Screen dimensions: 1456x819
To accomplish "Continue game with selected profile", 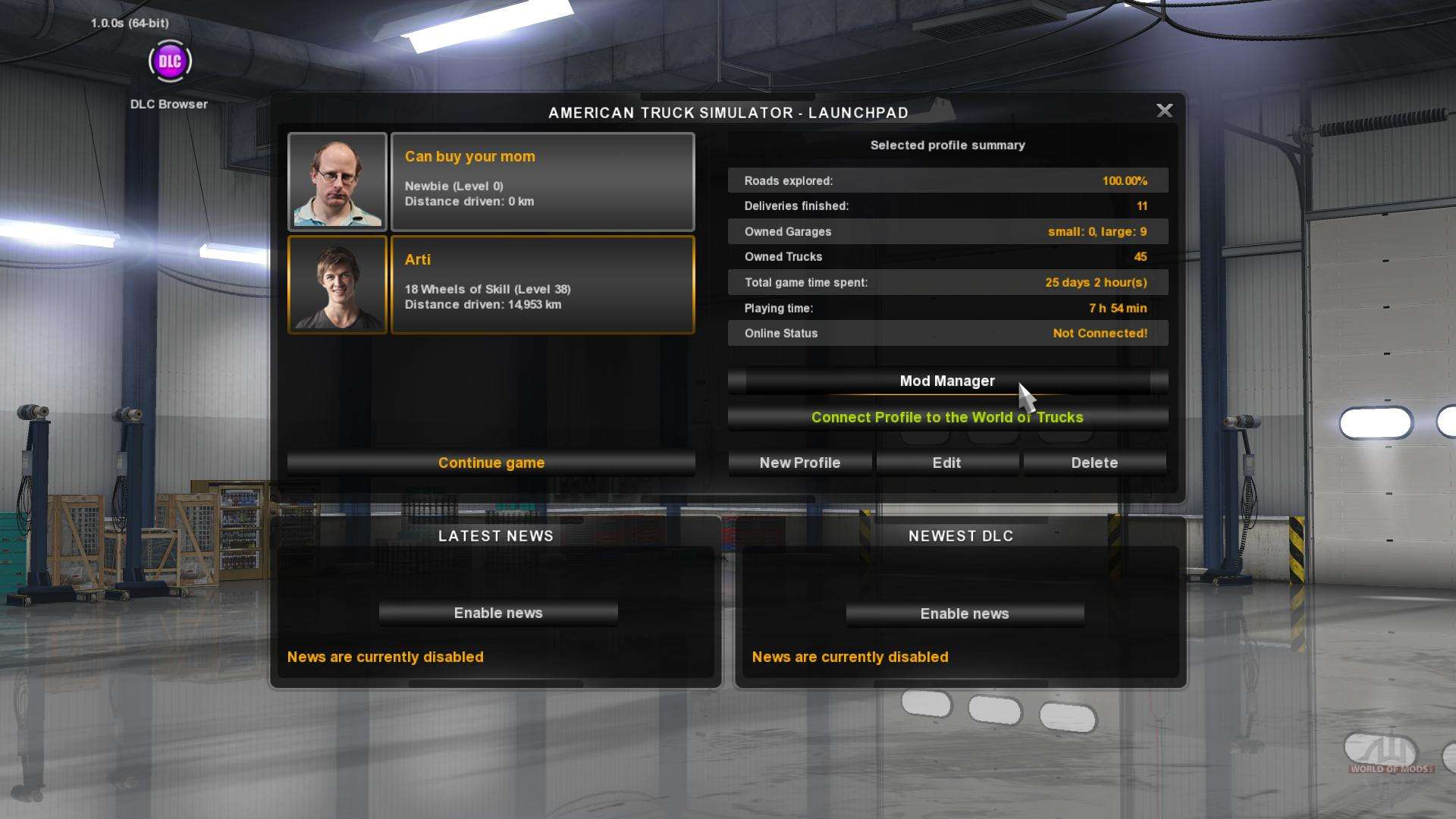I will click(491, 463).
